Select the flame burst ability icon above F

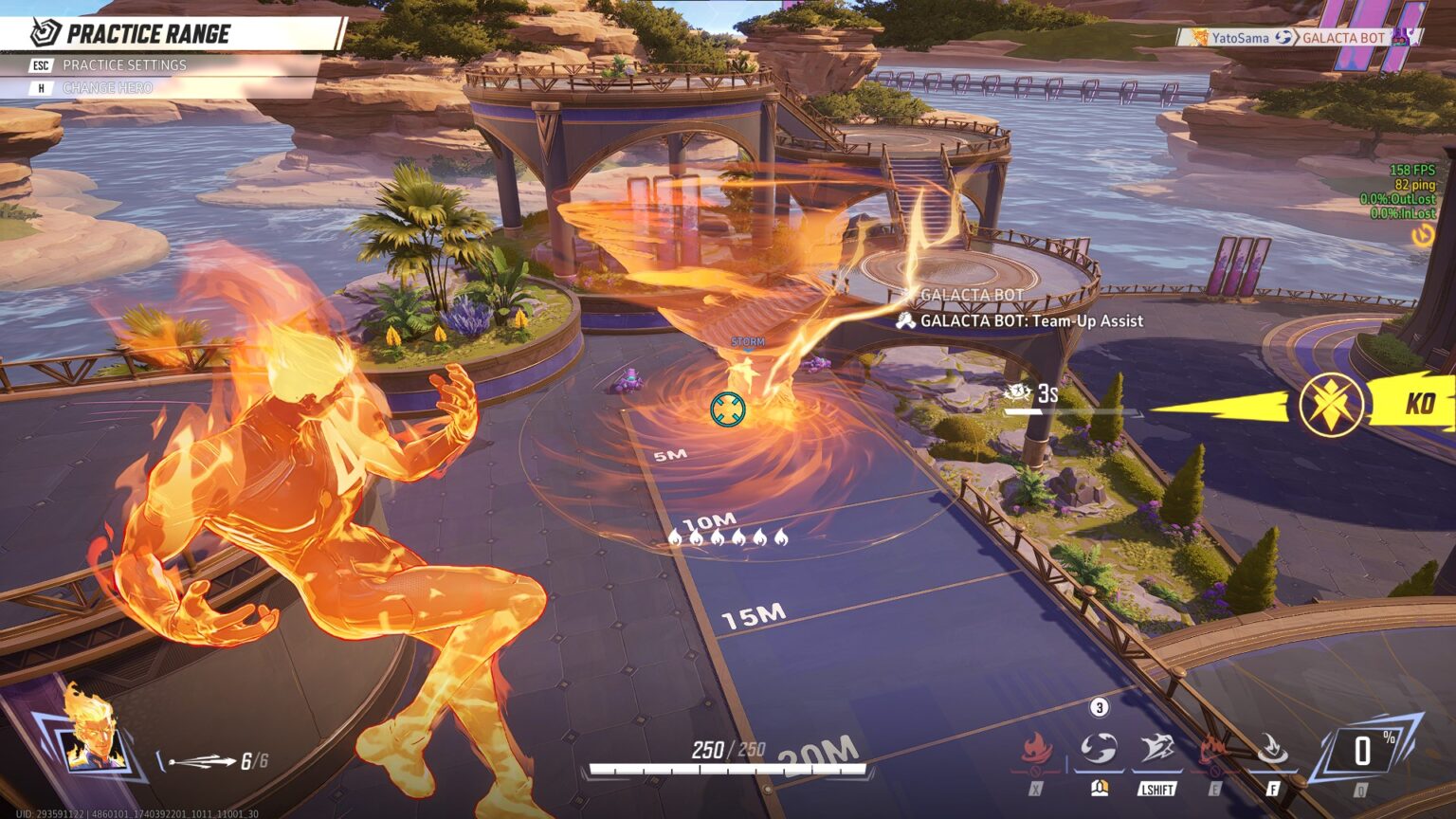pos(1272,749)
